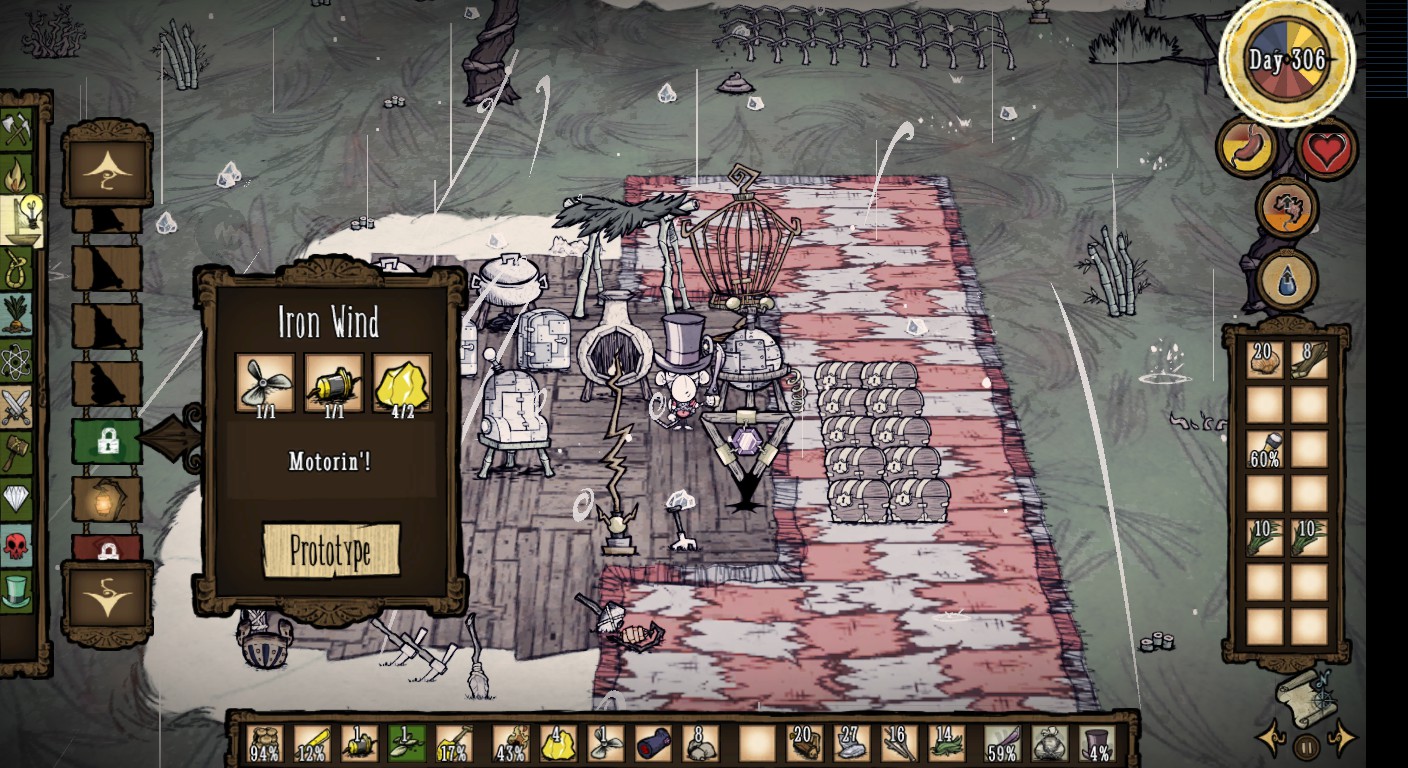
Task: Open the Dress tab with green top hat
Action: pos(17,590)
